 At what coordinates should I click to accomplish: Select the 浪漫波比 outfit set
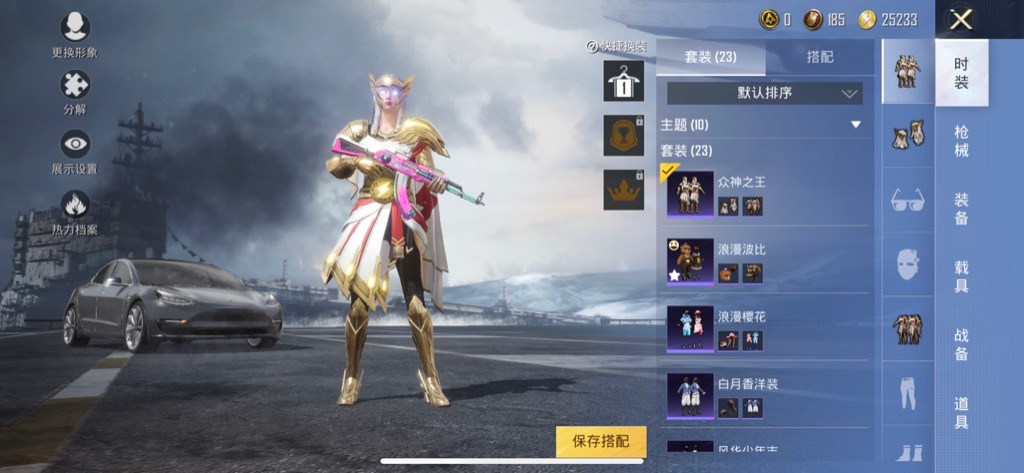coord(764,260)
